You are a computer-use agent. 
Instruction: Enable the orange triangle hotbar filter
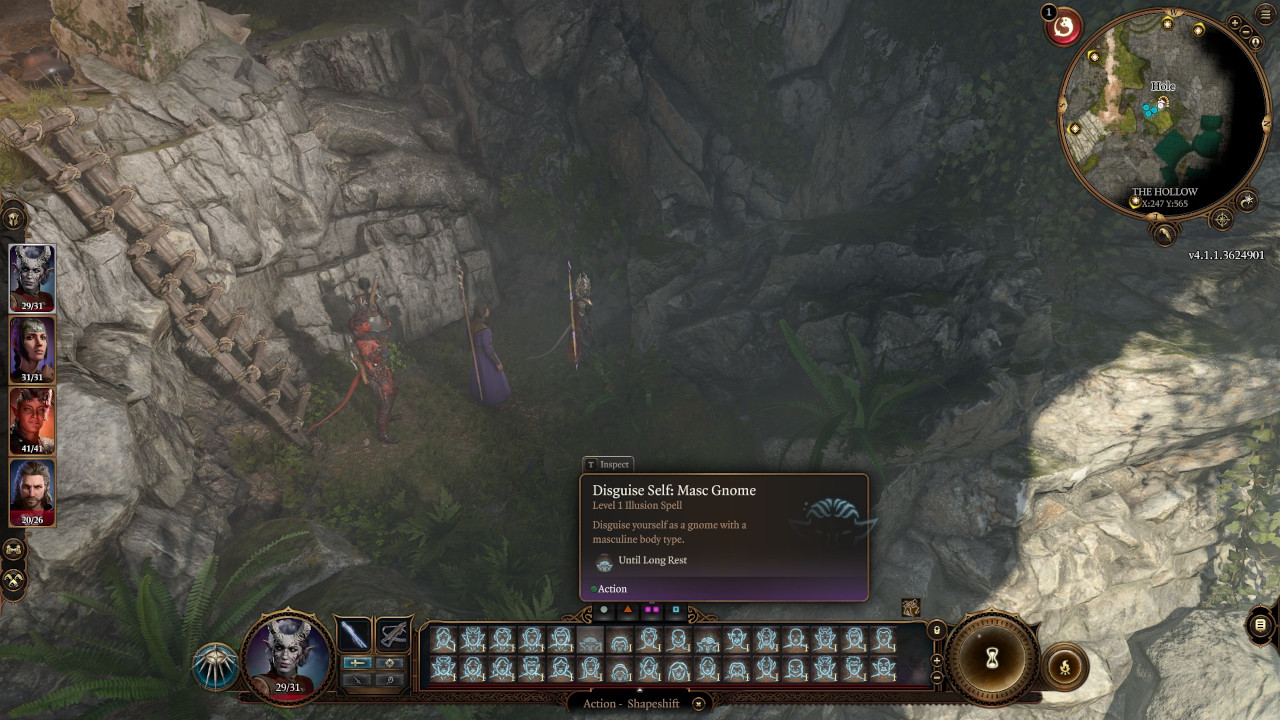click(627, 610)
